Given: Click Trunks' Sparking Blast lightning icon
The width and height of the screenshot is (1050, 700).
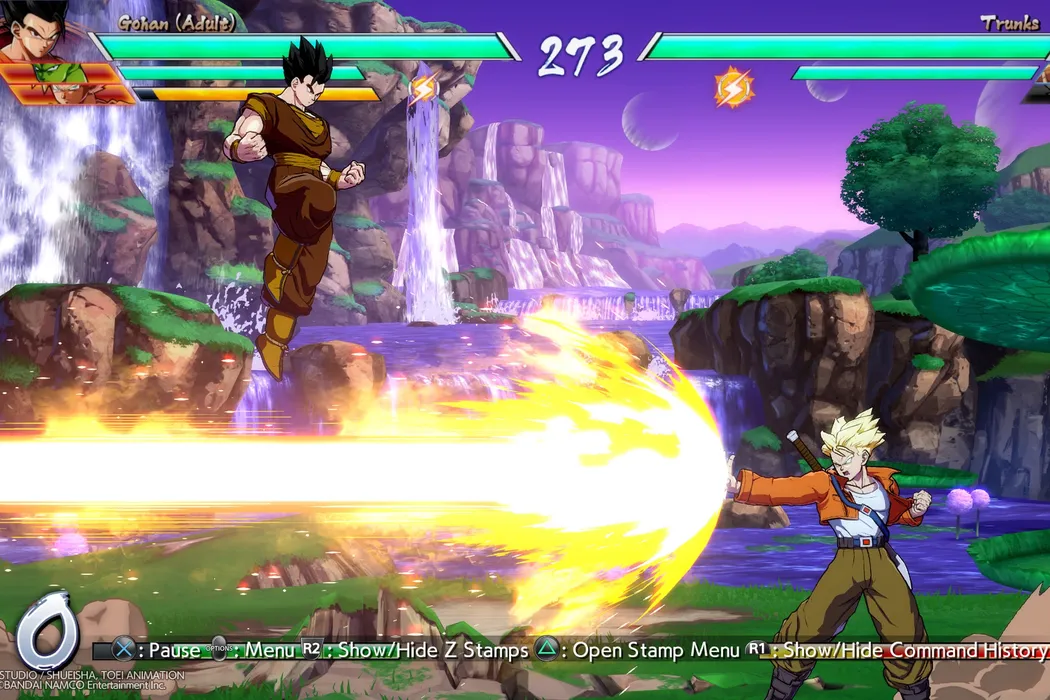Looking at the screenshot, I should (x=733, y=87).
